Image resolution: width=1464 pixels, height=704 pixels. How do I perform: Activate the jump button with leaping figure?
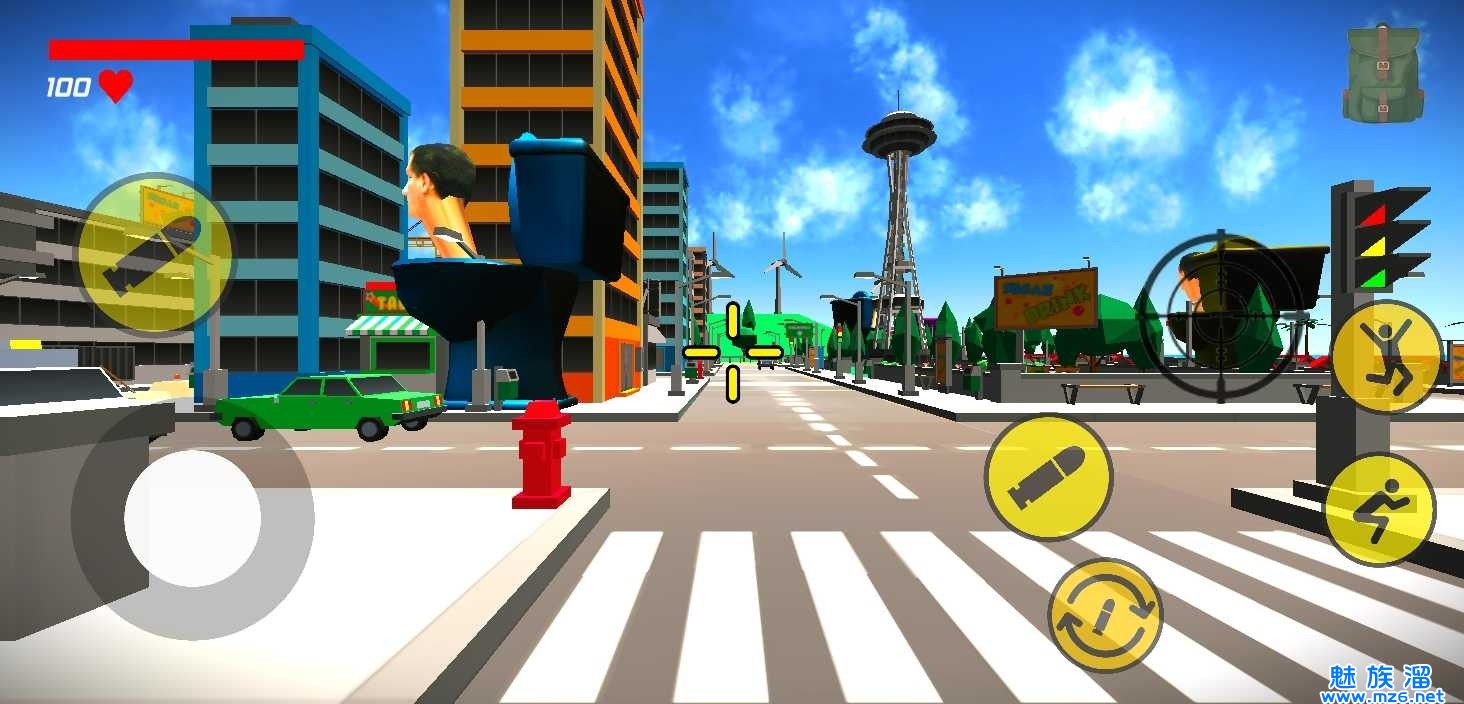click(1385, 356)
